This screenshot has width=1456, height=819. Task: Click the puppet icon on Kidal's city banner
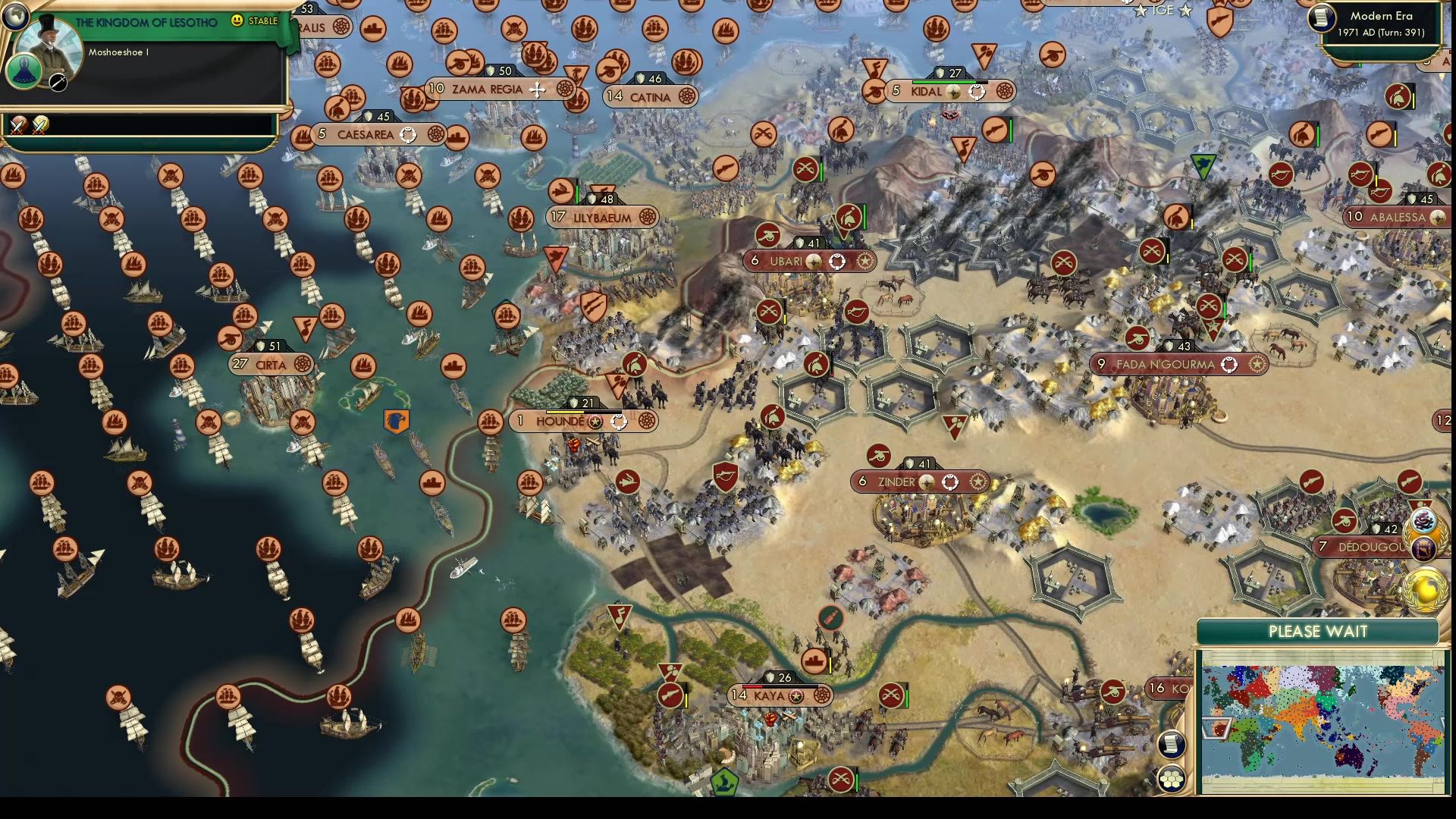(x=977, y=93)
